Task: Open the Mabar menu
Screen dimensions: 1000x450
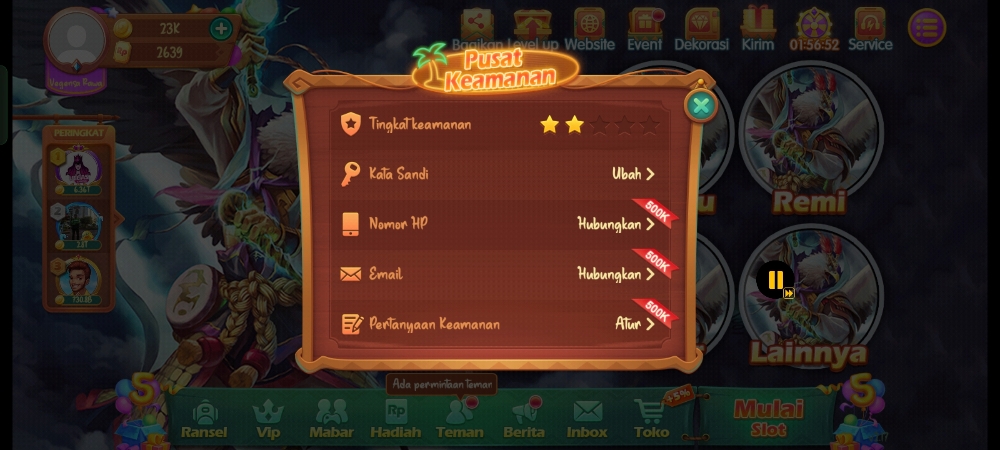Action: pos(331,419)
